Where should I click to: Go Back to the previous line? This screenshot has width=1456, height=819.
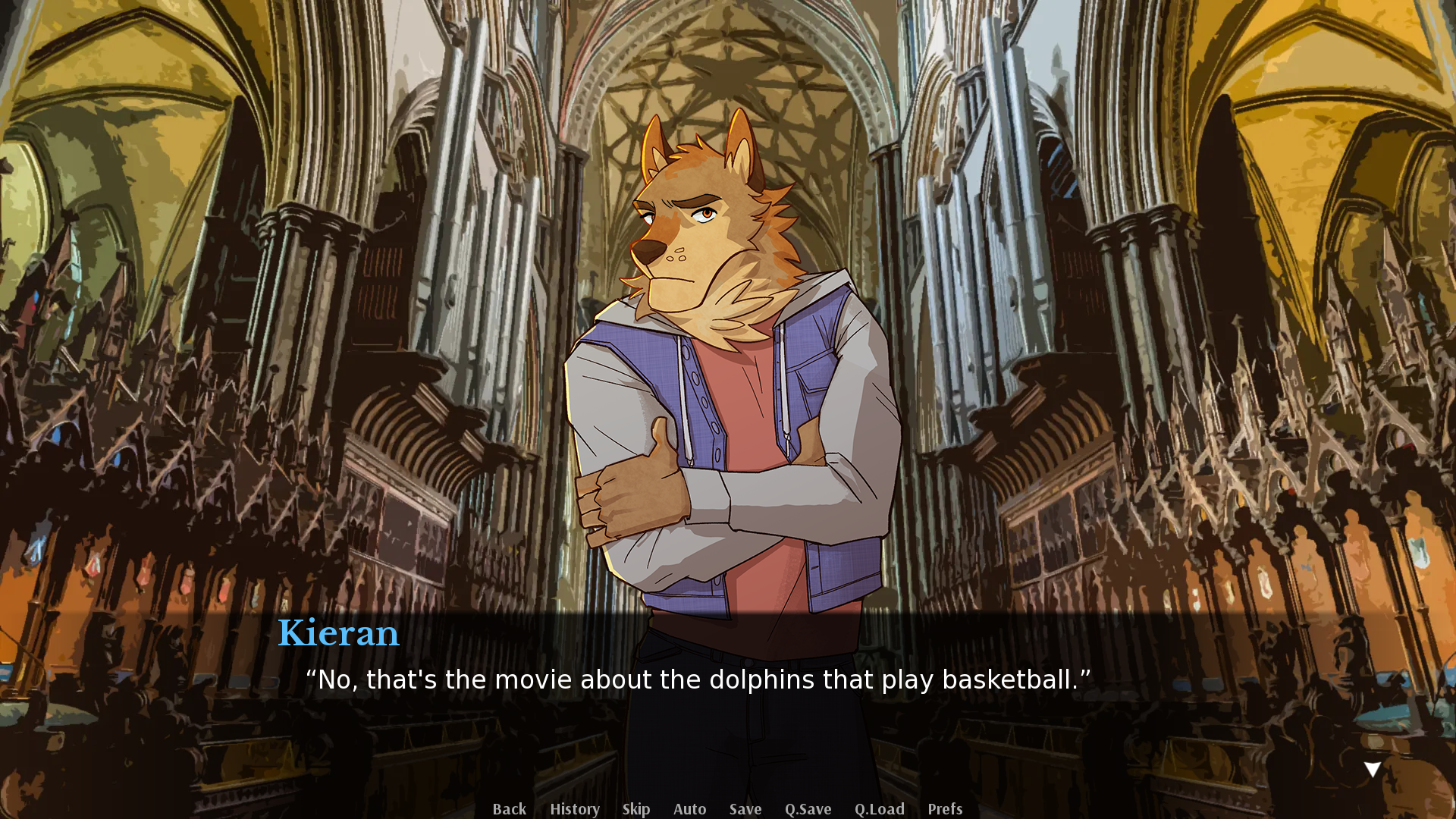point(509,809)
